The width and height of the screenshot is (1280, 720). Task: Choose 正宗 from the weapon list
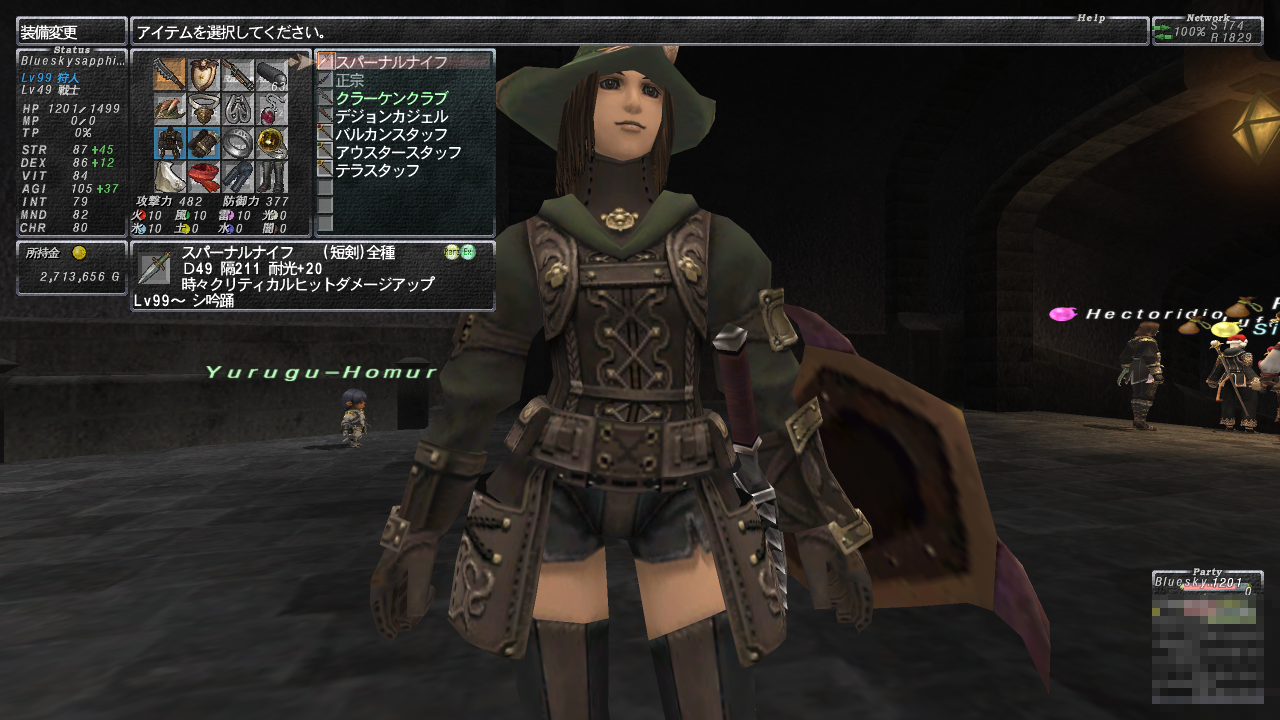350,80
